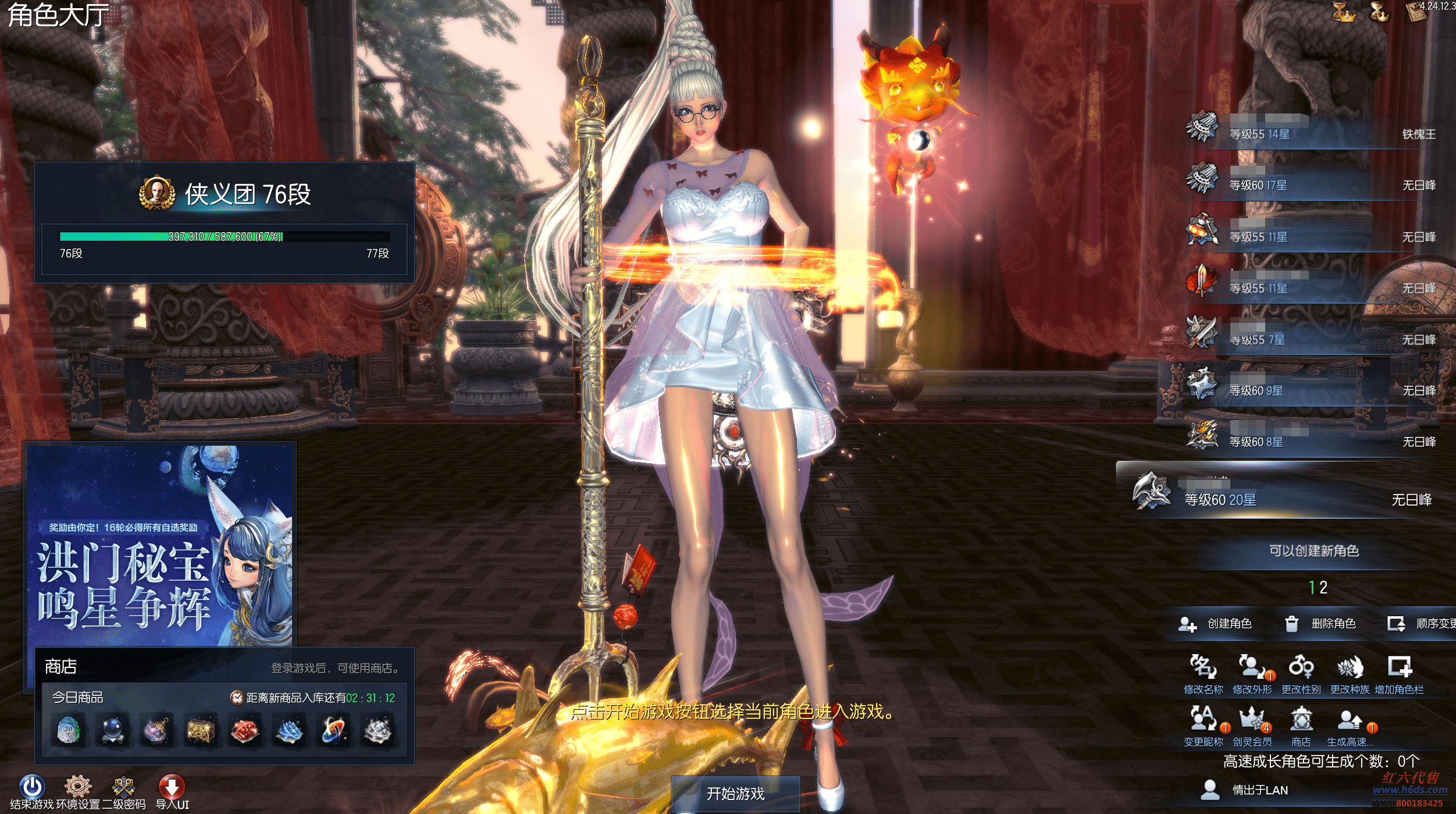Open 变更昵称 nickname change
The image size is (1456, 814).
[1203, 721]
